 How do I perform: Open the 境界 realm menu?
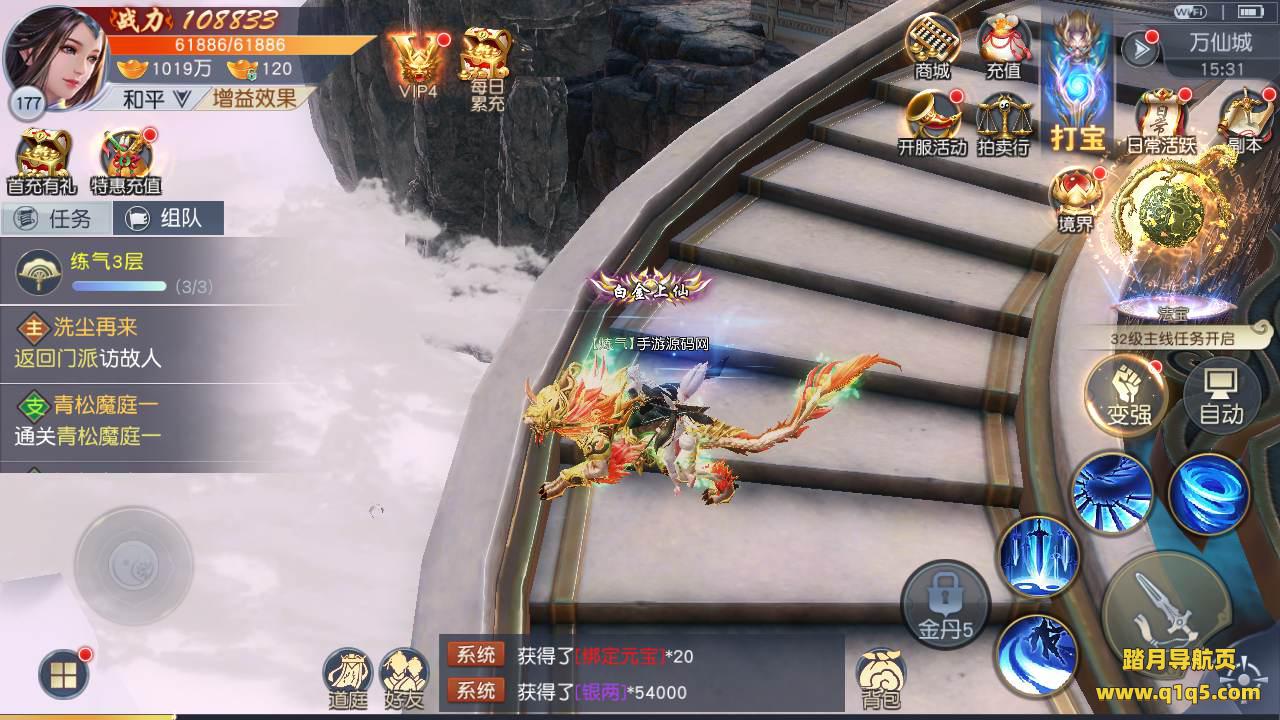(x=1076, y=198)
